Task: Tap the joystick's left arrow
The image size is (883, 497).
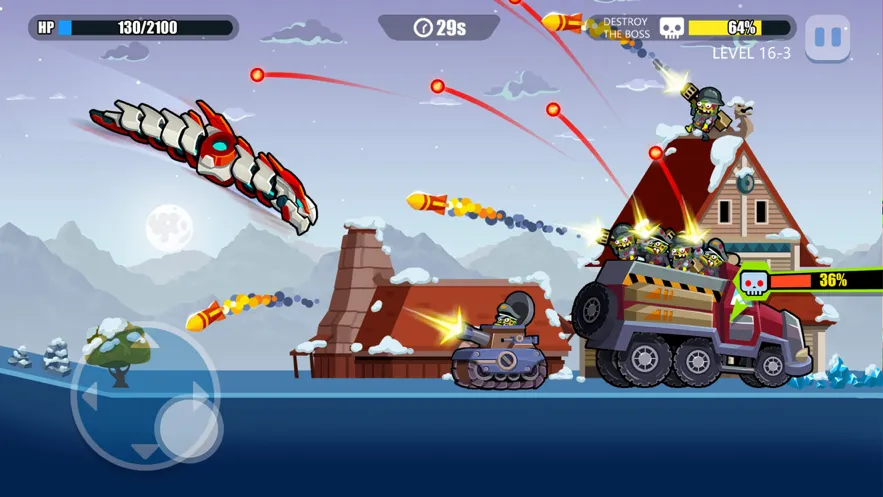Action: 90,397
